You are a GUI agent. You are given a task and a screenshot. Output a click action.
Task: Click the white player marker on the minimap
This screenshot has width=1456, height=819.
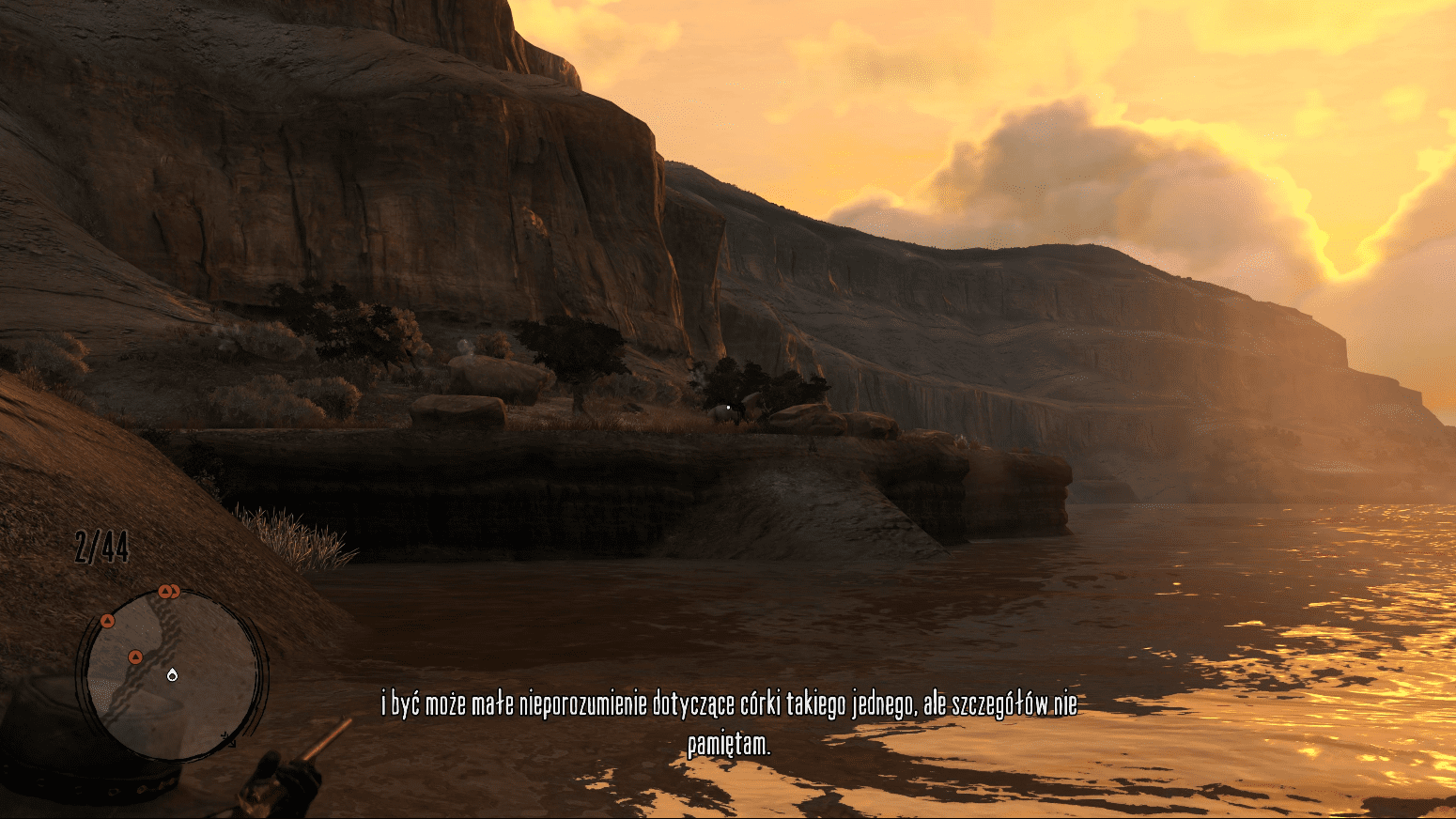[172, 673]
